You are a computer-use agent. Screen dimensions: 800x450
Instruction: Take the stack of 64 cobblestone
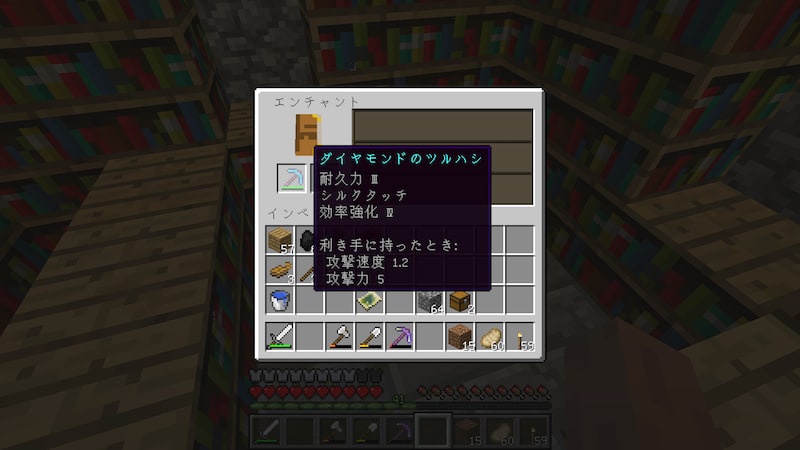(x=429, y=299)
